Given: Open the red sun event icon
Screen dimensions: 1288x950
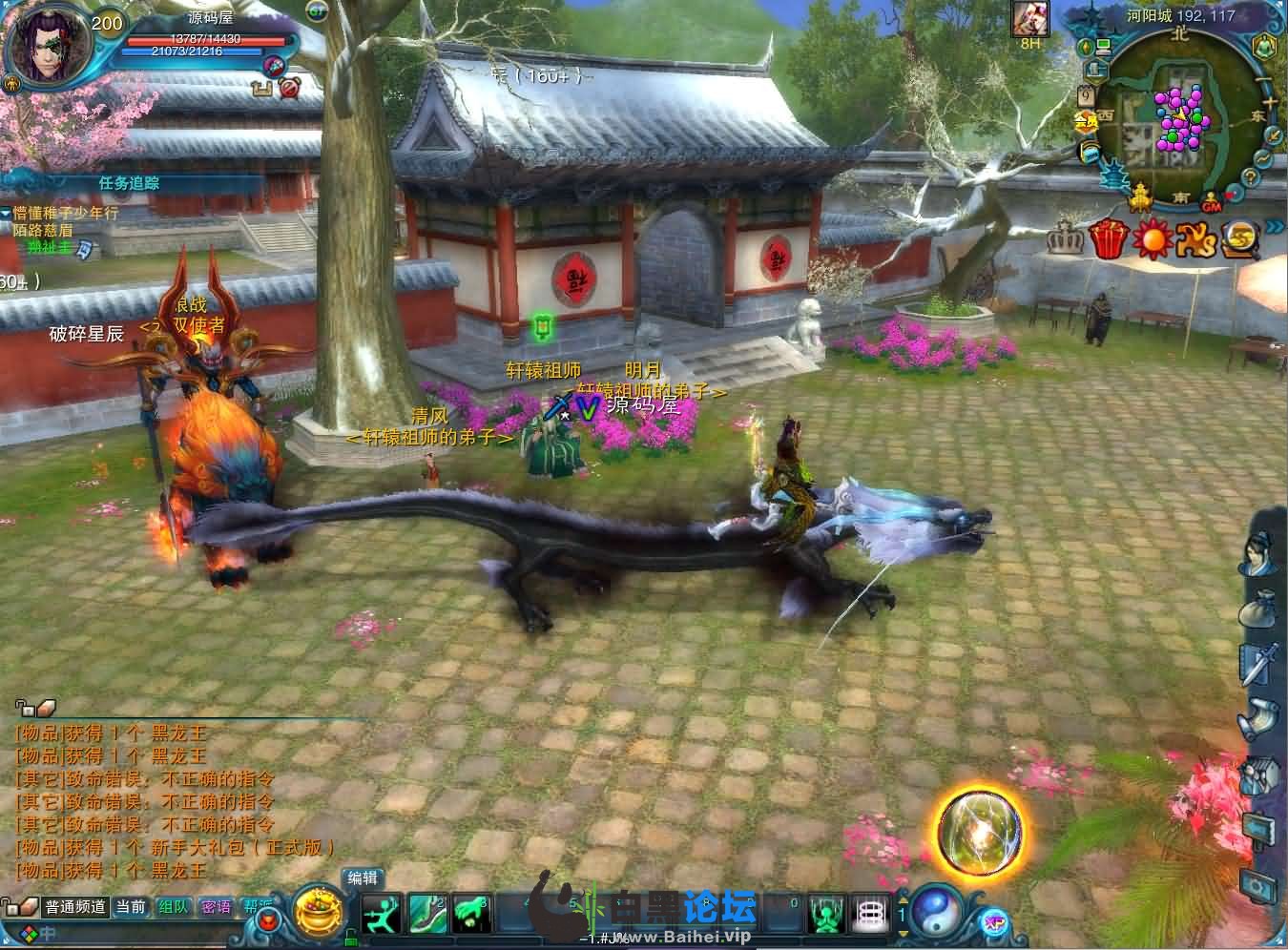Looking at the screenshot, I should [1152, 238].
